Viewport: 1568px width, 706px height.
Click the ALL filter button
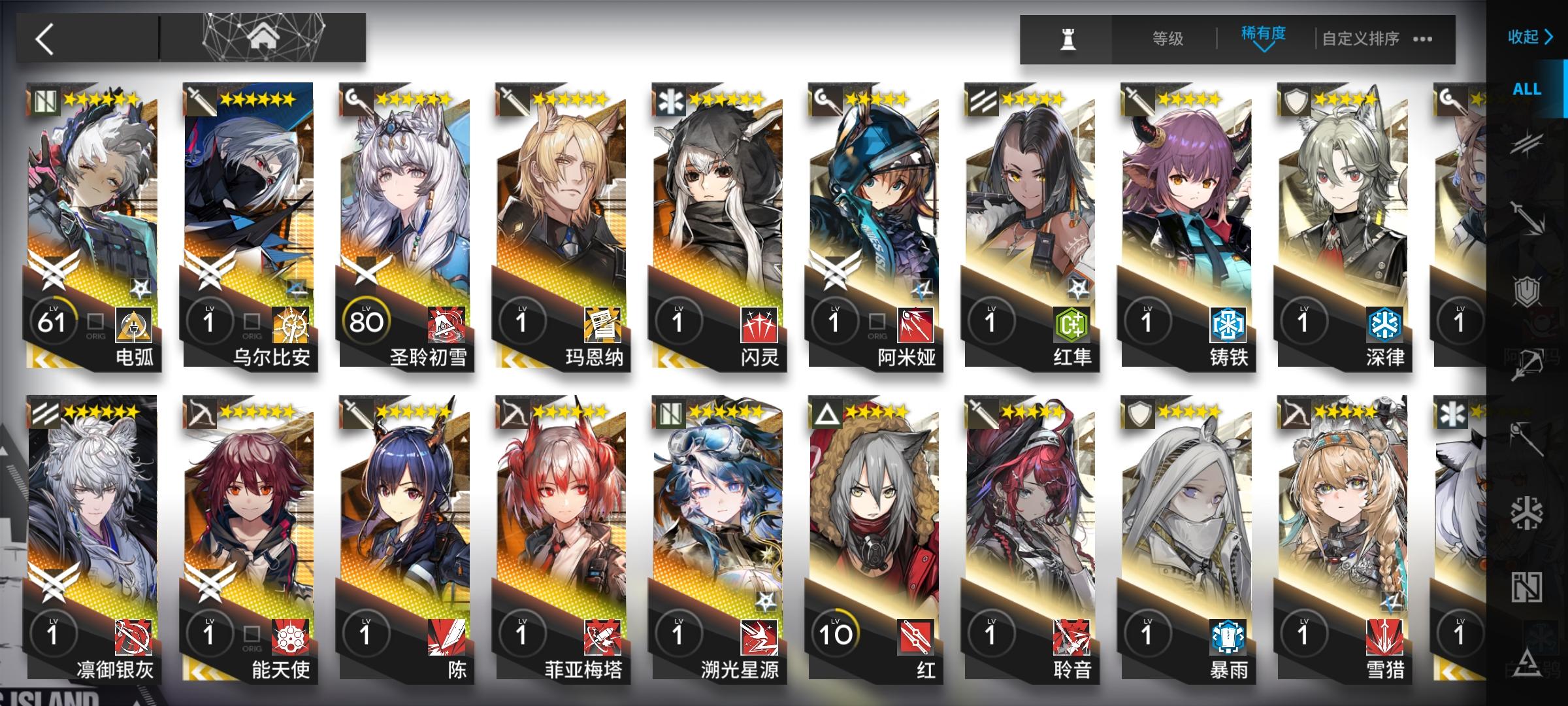pyautogui.click(x=1527, y=90)
